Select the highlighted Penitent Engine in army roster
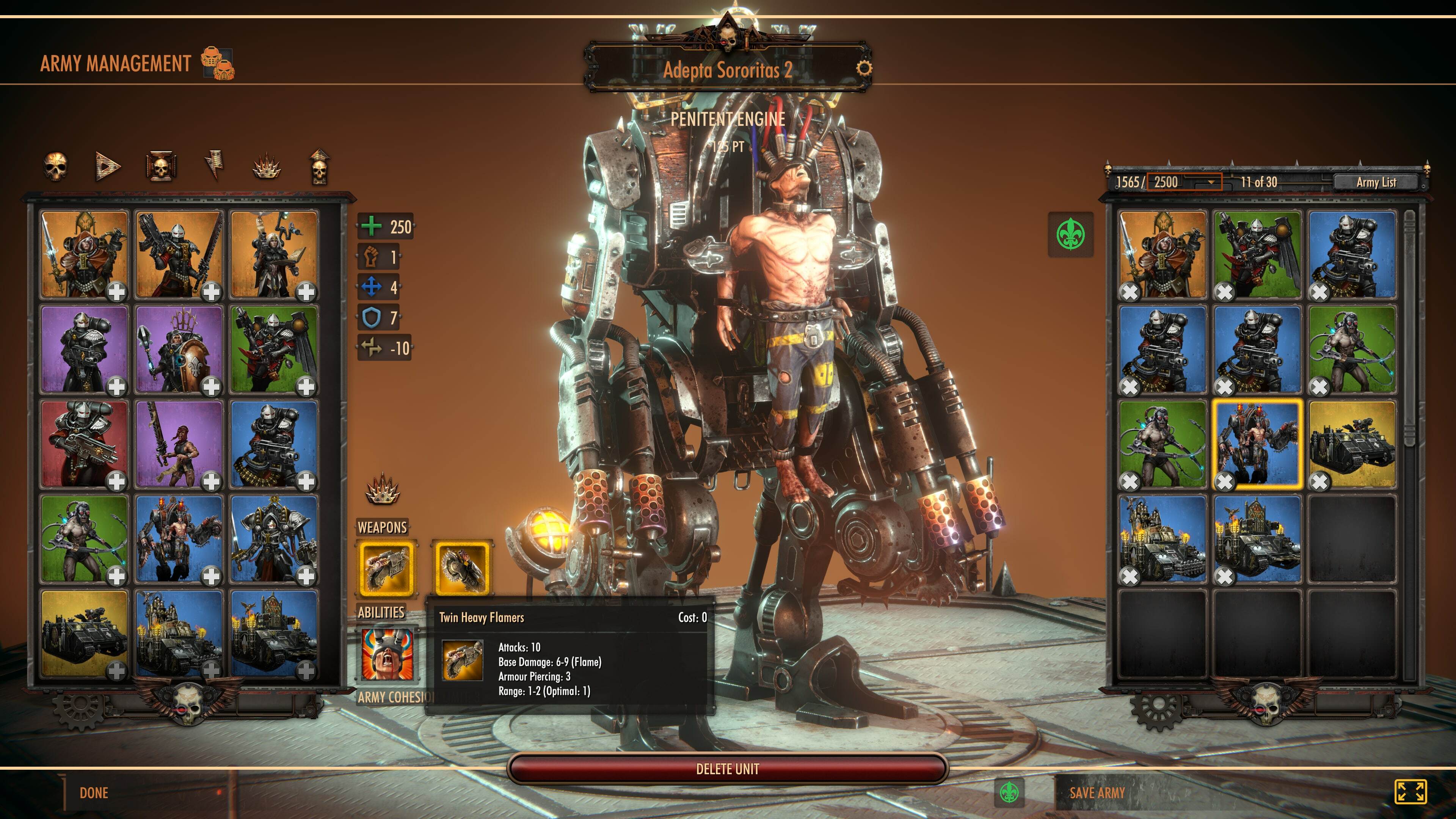The image size is (1456, 819). [x=1257, y=444]
